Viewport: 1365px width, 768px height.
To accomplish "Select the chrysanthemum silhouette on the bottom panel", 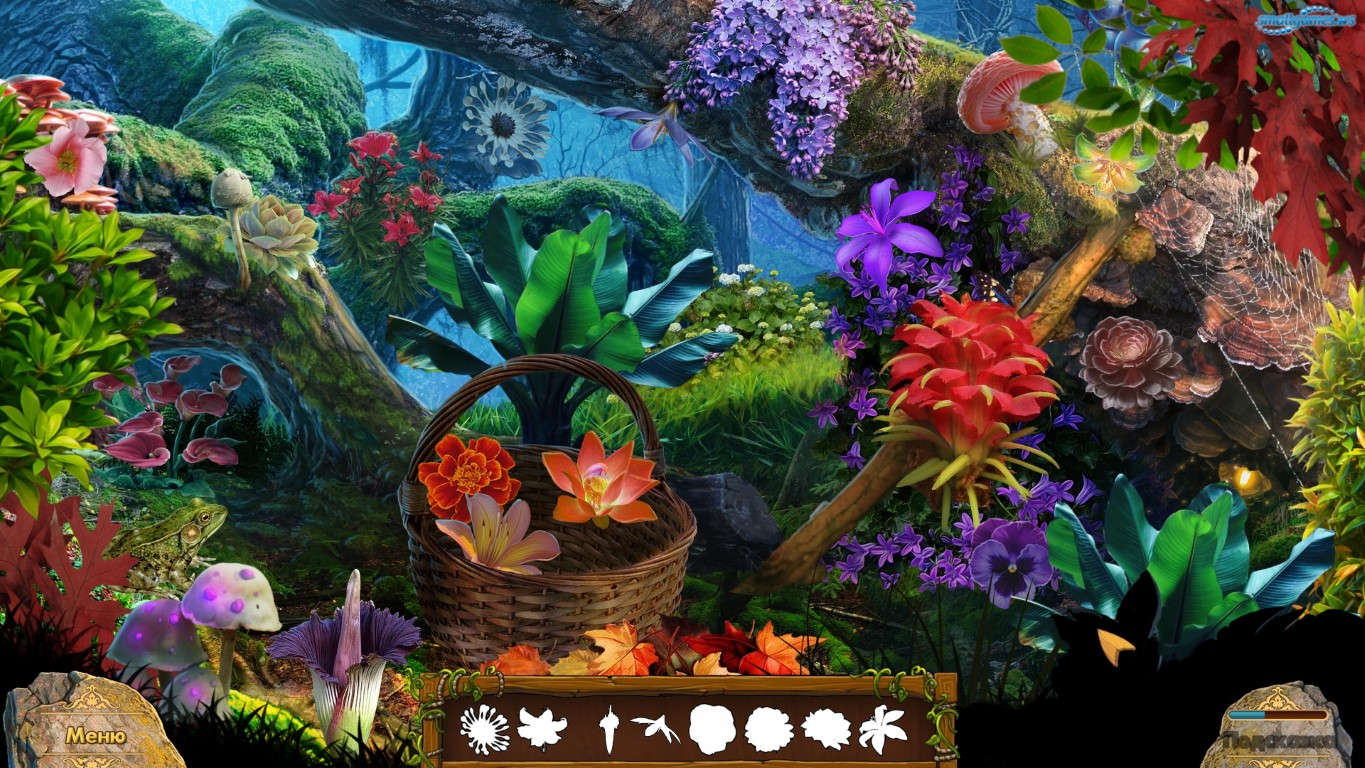I will [x=484, y=727].
